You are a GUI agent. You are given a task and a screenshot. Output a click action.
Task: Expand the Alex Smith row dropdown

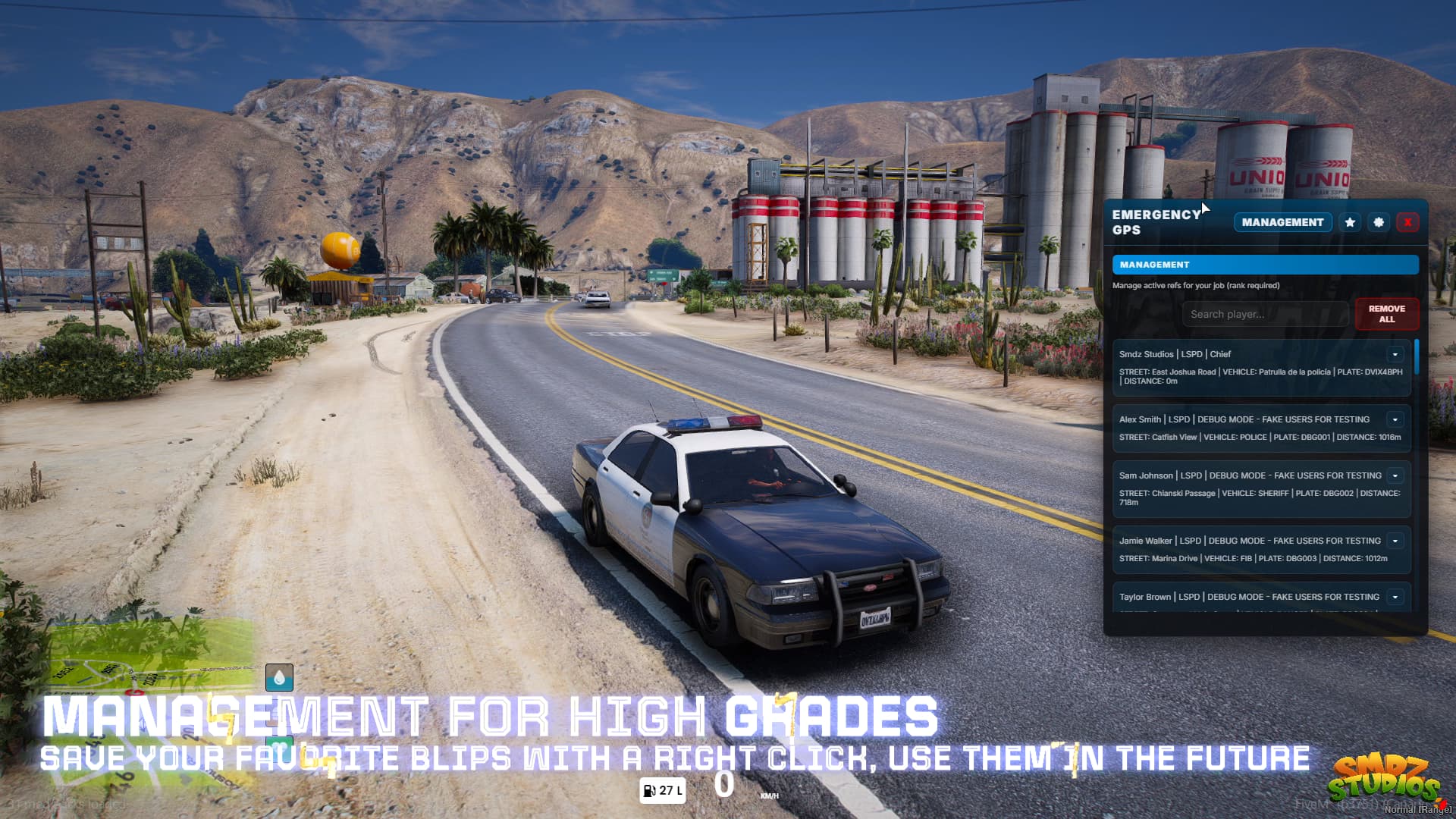point(1395,419)
